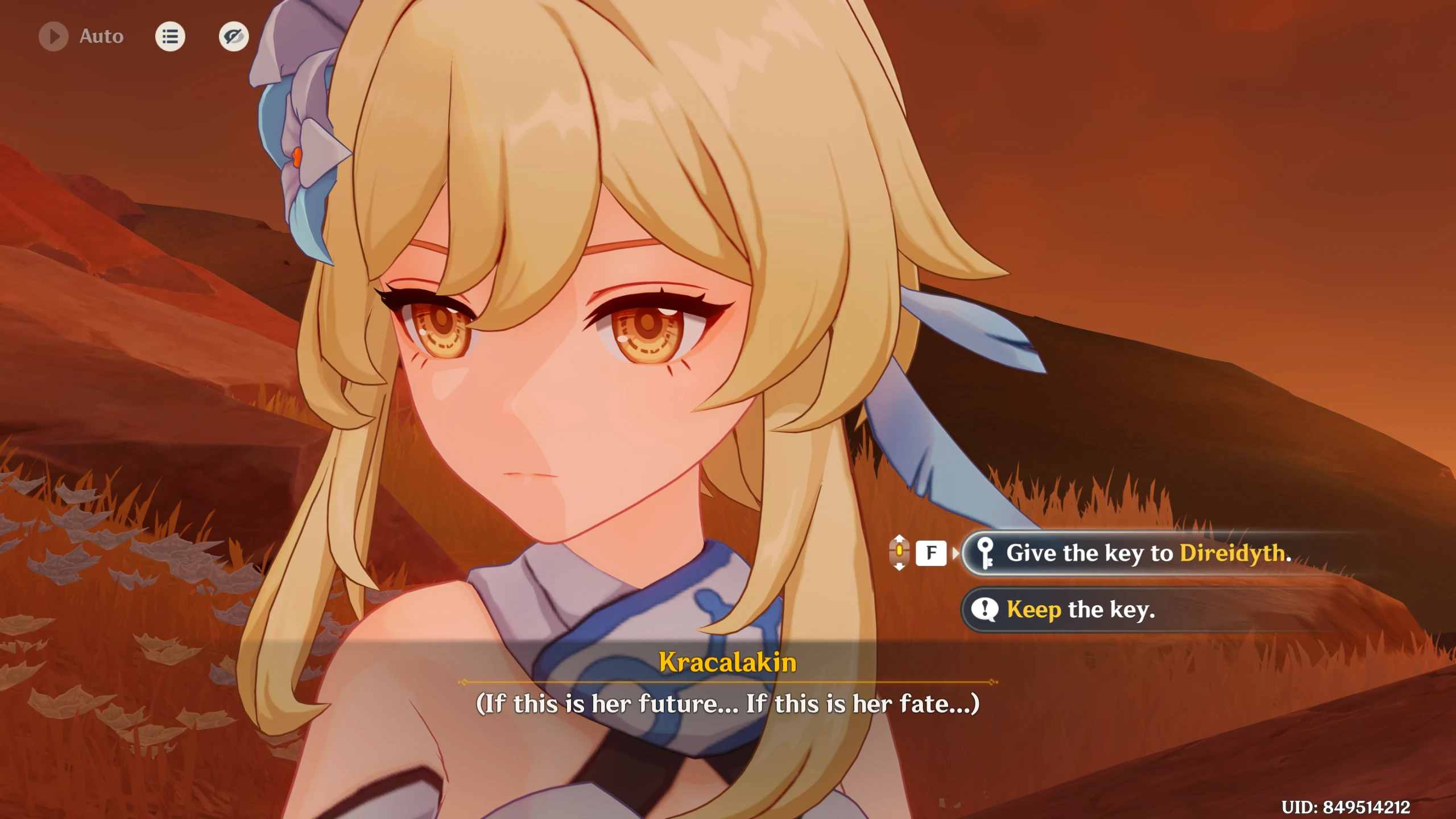Screen dimensions: 1456x819
Task: Open the dialogue history log icon
Action: pyautogui.click(x=170, y=36)
